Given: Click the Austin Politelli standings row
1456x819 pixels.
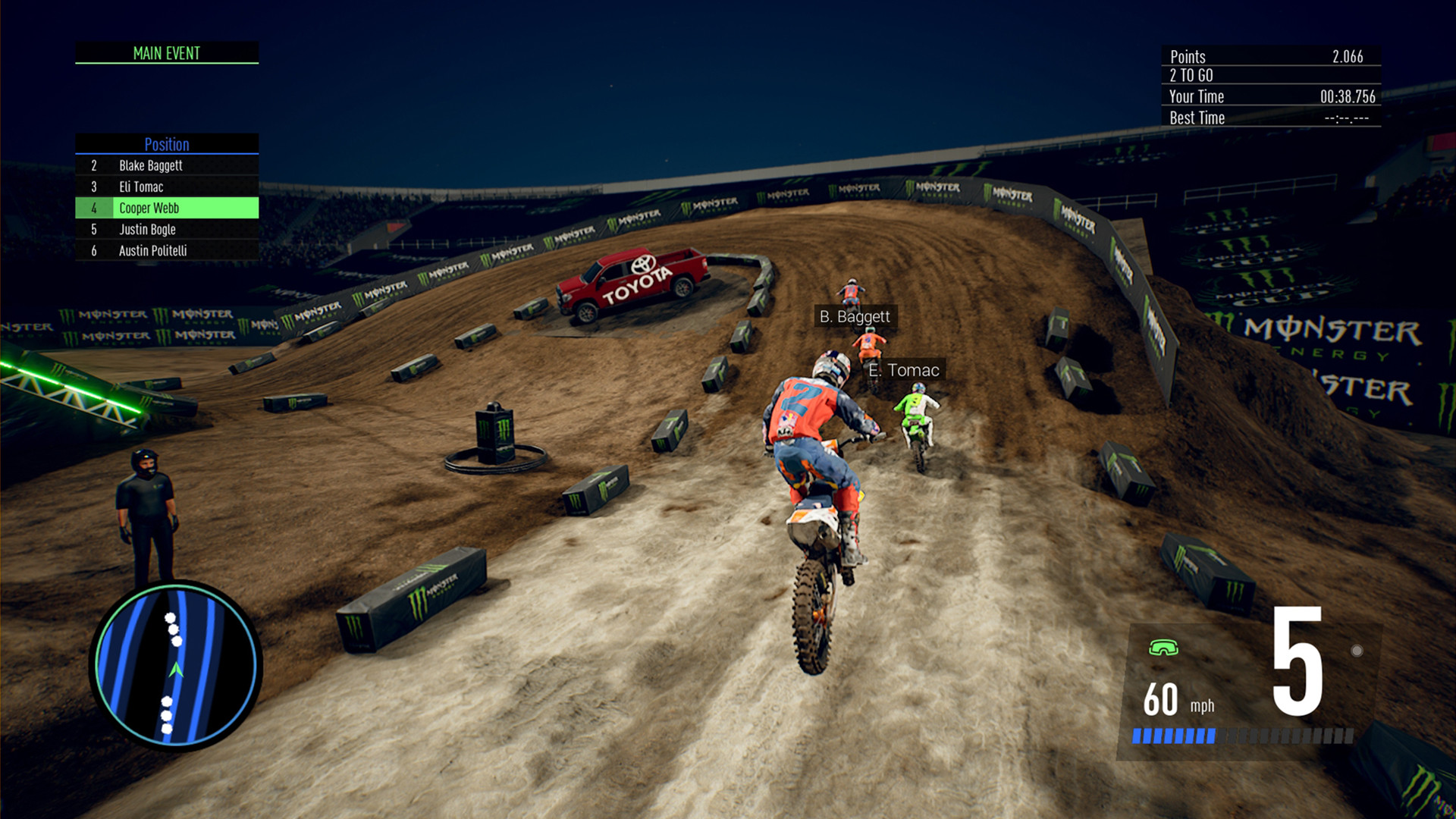Looking at the screenshot, I should (167, 251).
